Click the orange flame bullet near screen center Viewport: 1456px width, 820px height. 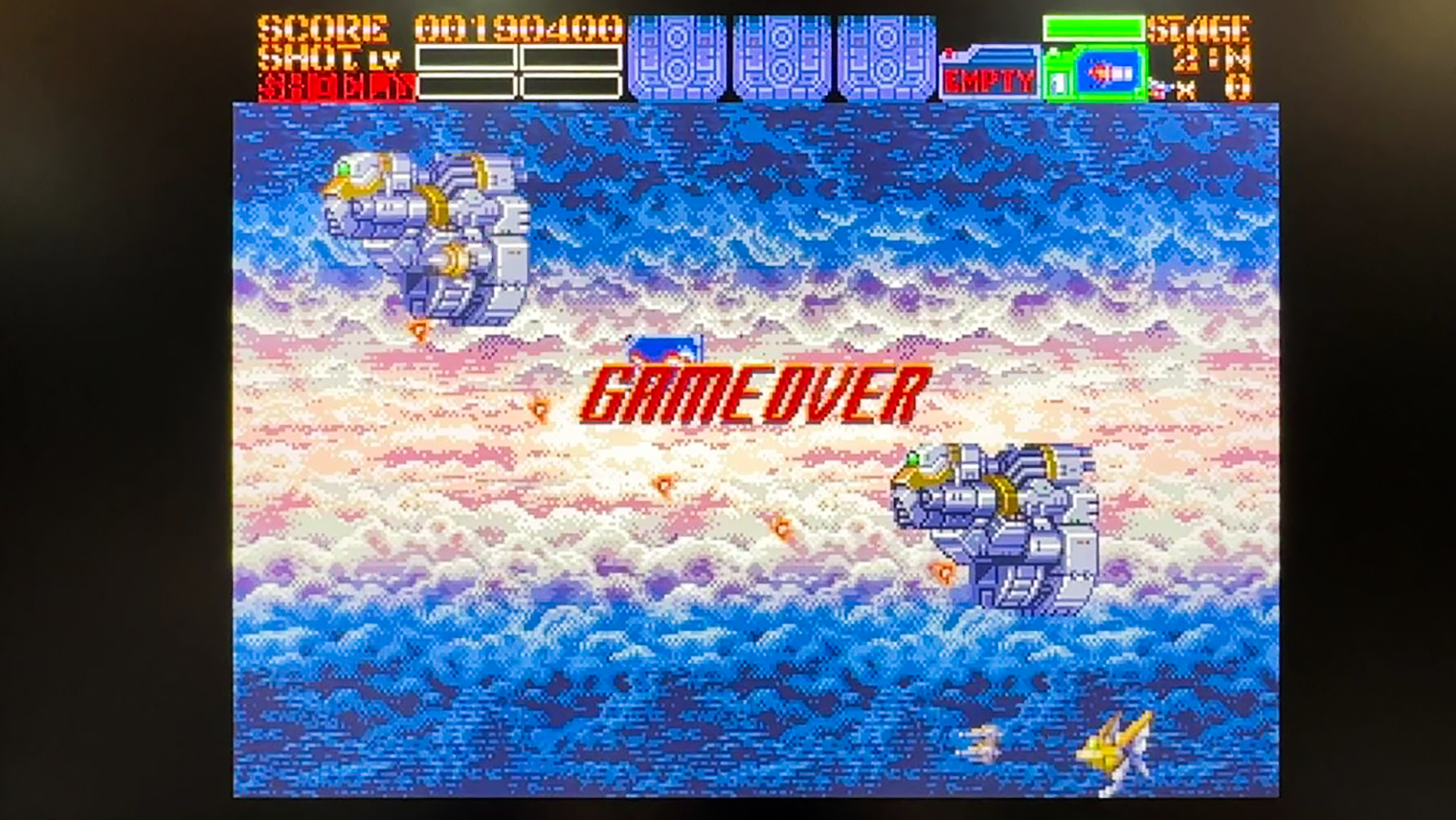[662, 485]
